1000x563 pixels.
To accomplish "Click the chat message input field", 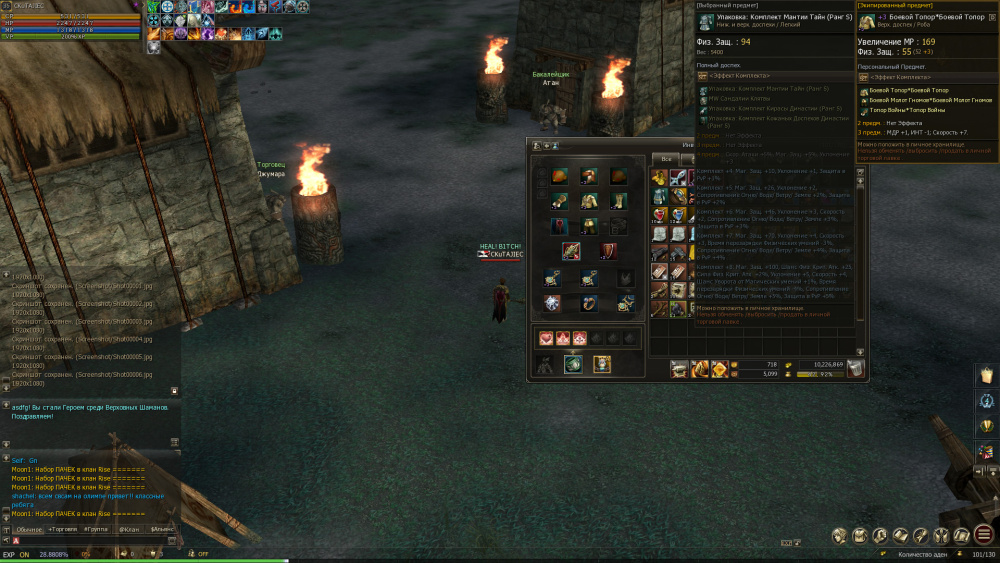I will pyautogui.click(x=90, y=540).
